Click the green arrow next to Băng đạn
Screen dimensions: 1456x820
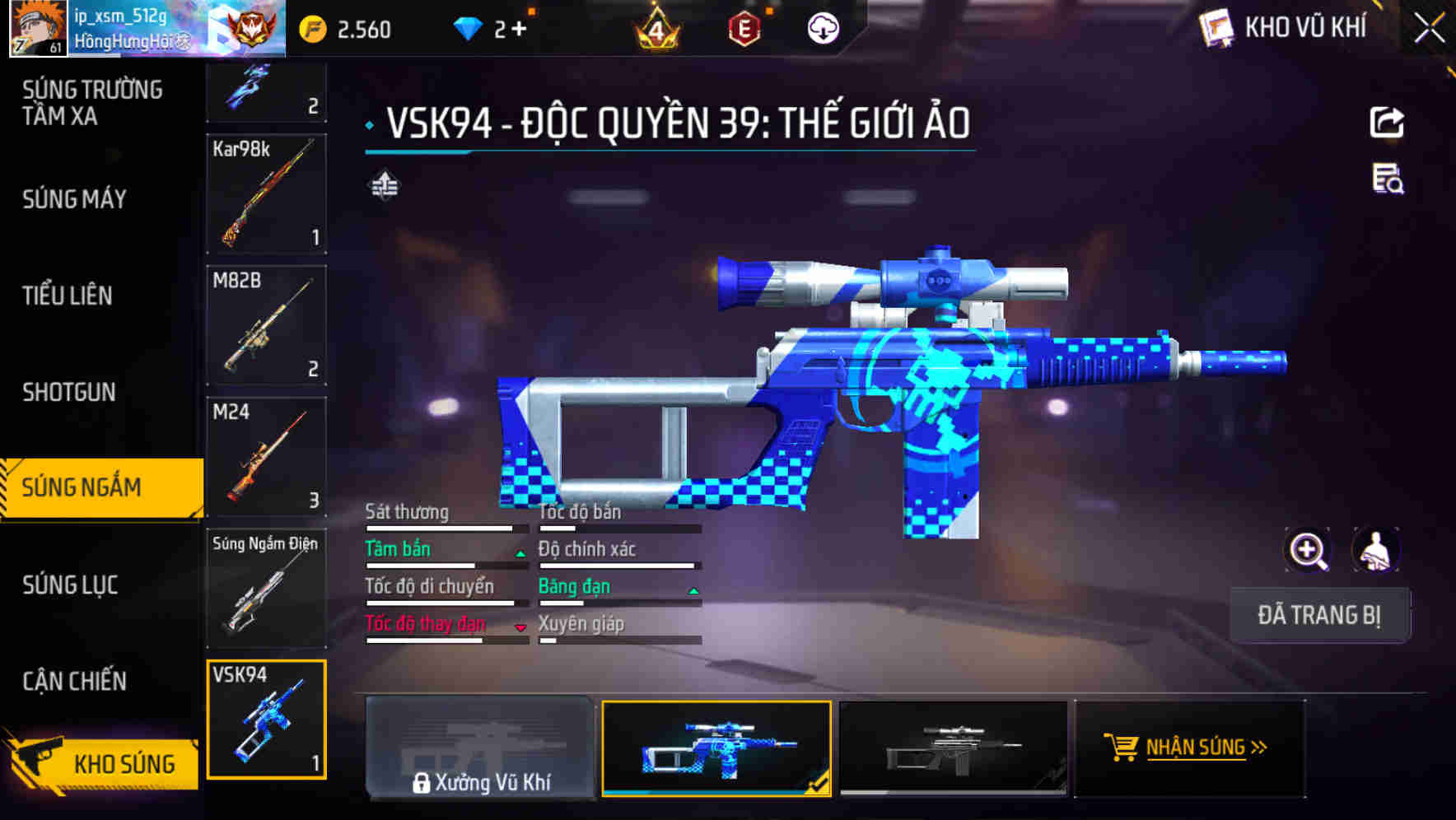point(693,589)
